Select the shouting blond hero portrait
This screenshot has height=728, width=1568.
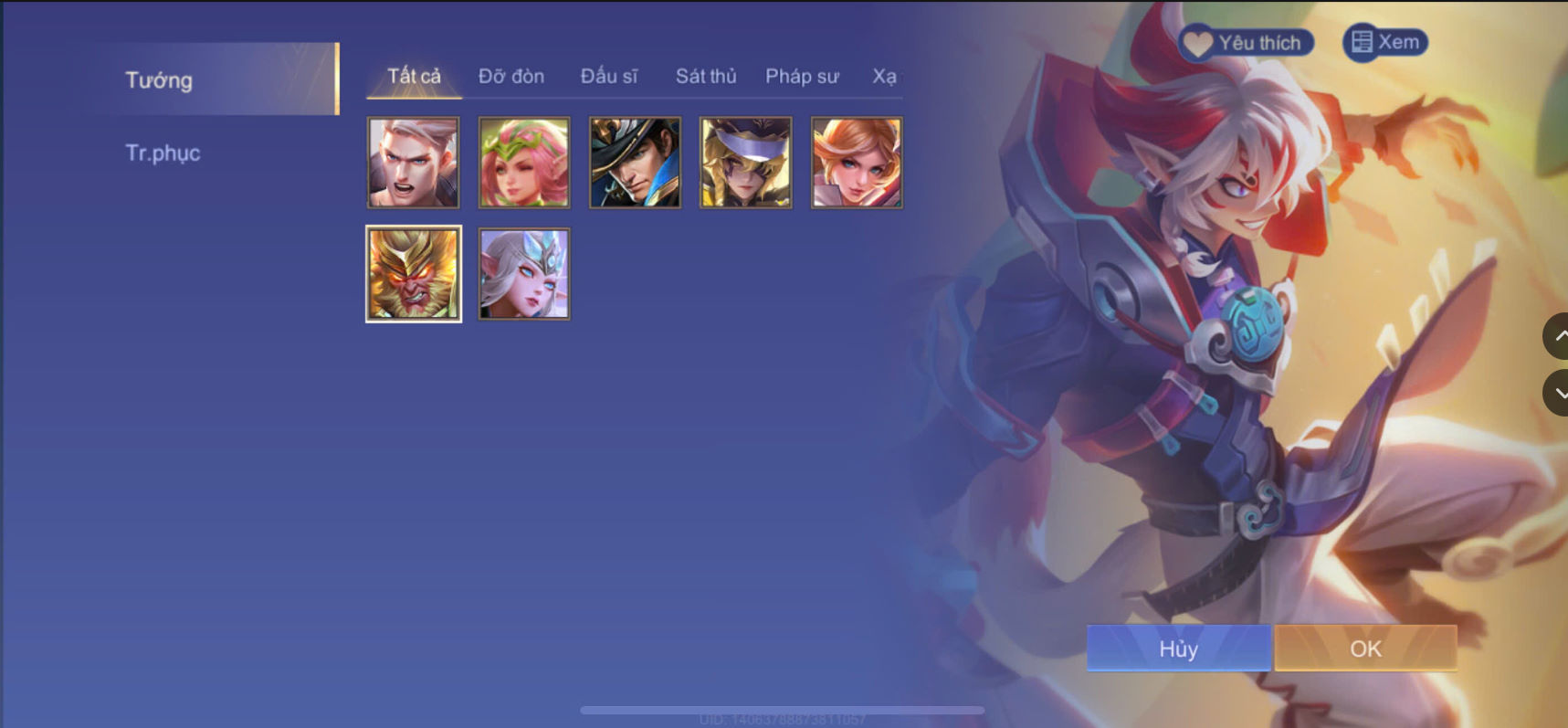pos(412,162)
